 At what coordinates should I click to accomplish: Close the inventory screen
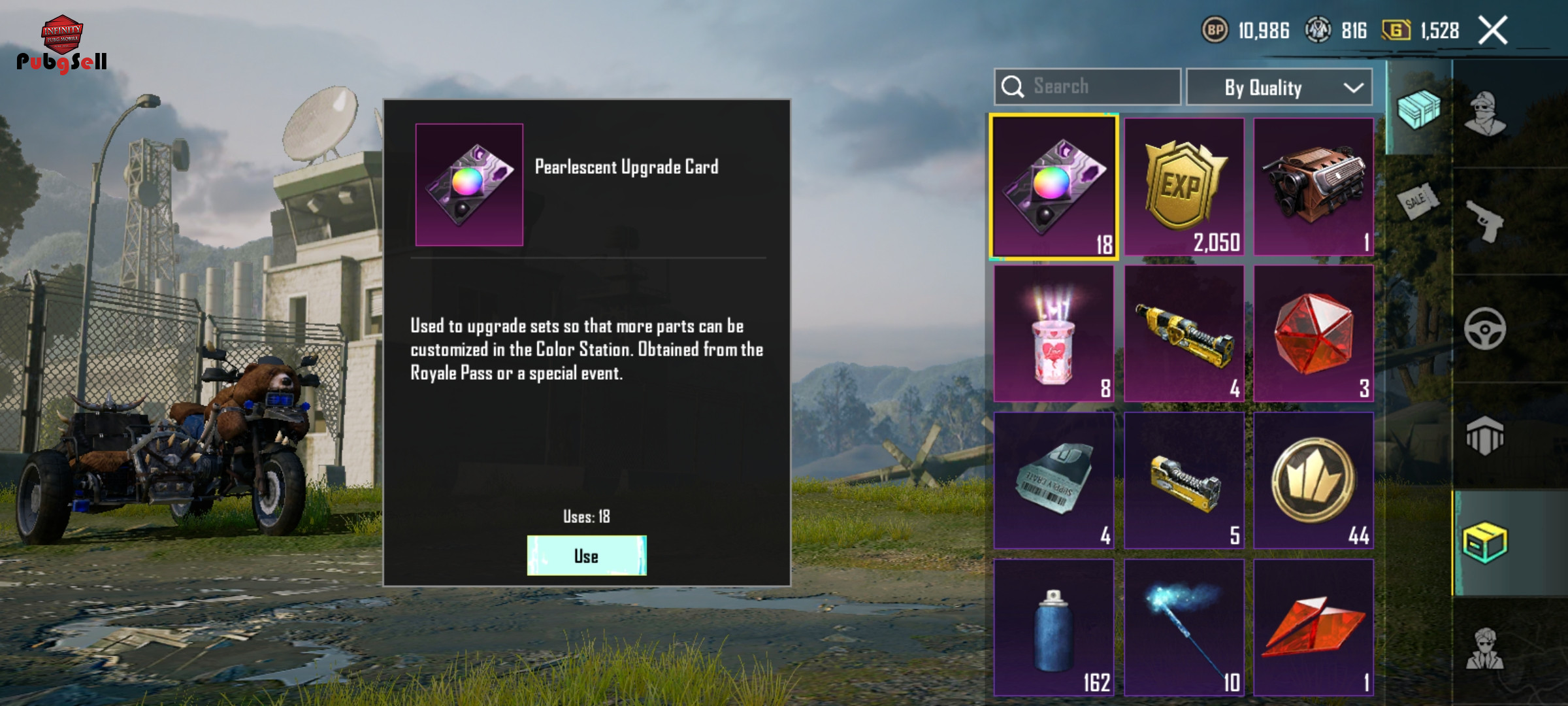[x=1493, y=31]
